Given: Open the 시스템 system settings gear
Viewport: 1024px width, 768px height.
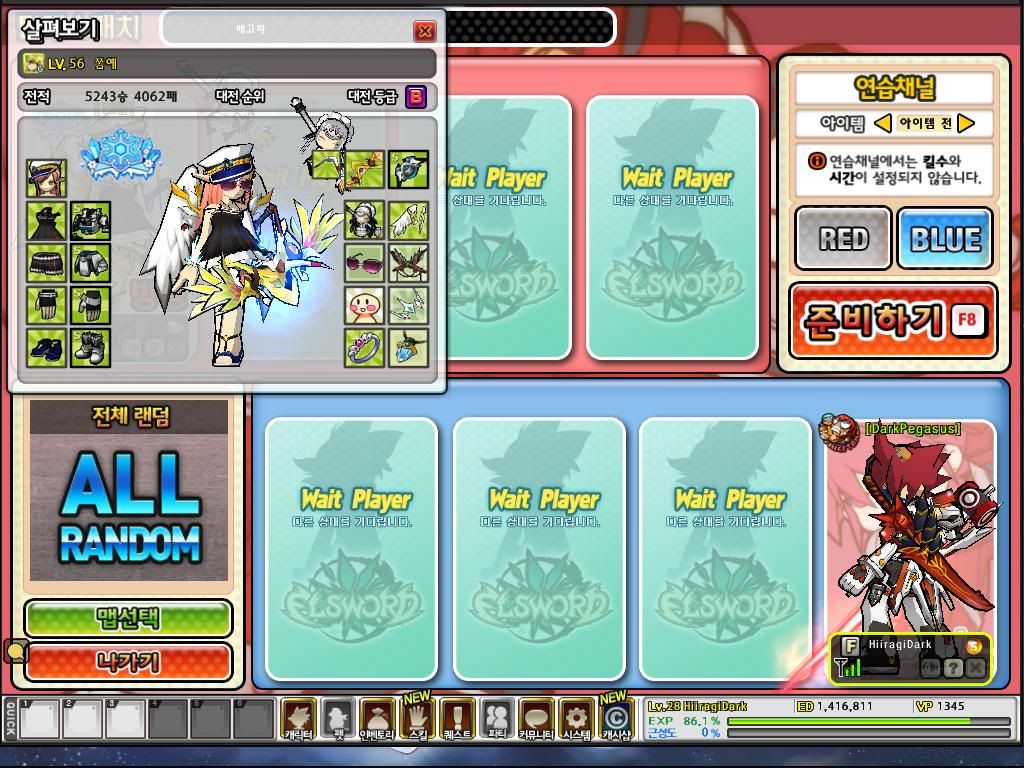Looking at the screenshot, I should (576, 717).
